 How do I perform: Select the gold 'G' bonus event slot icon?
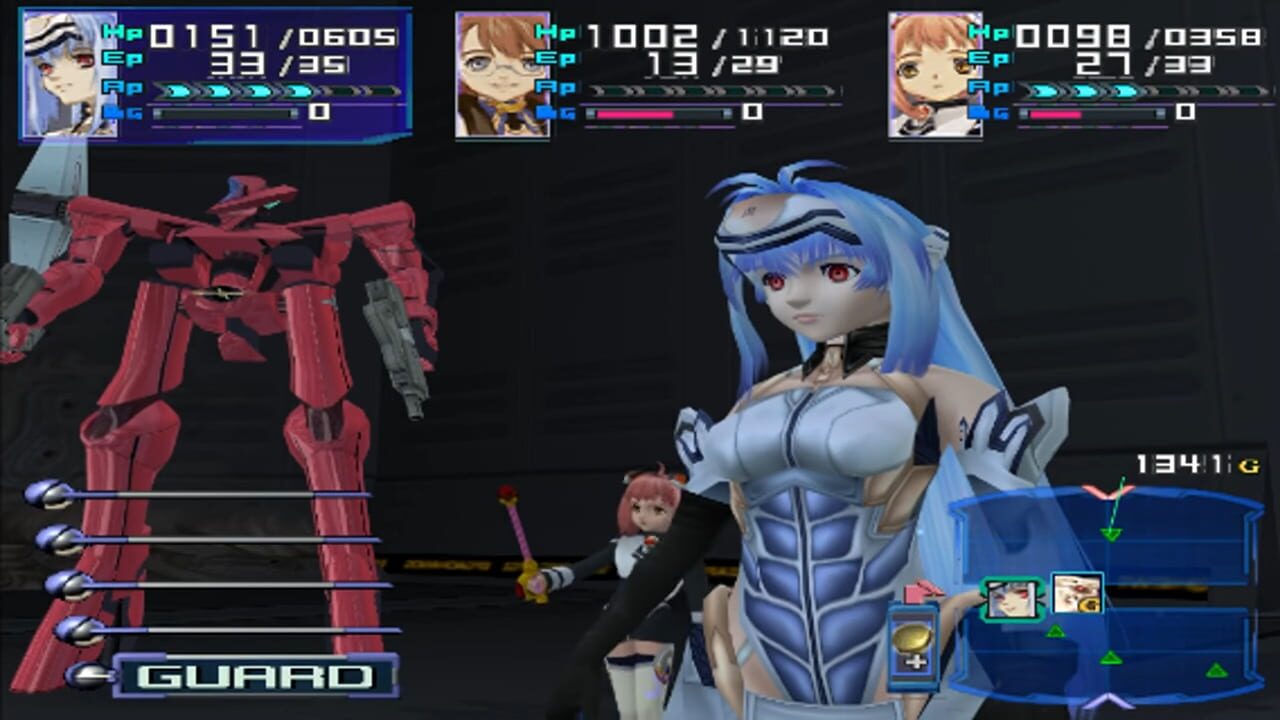tap(1076, 595)
